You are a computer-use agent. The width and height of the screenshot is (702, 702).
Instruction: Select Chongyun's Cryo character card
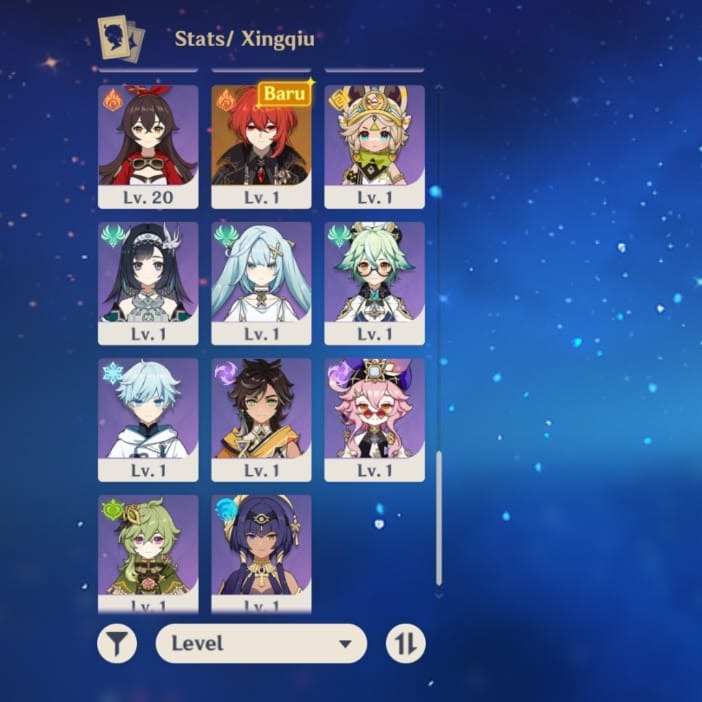(148, 420)
